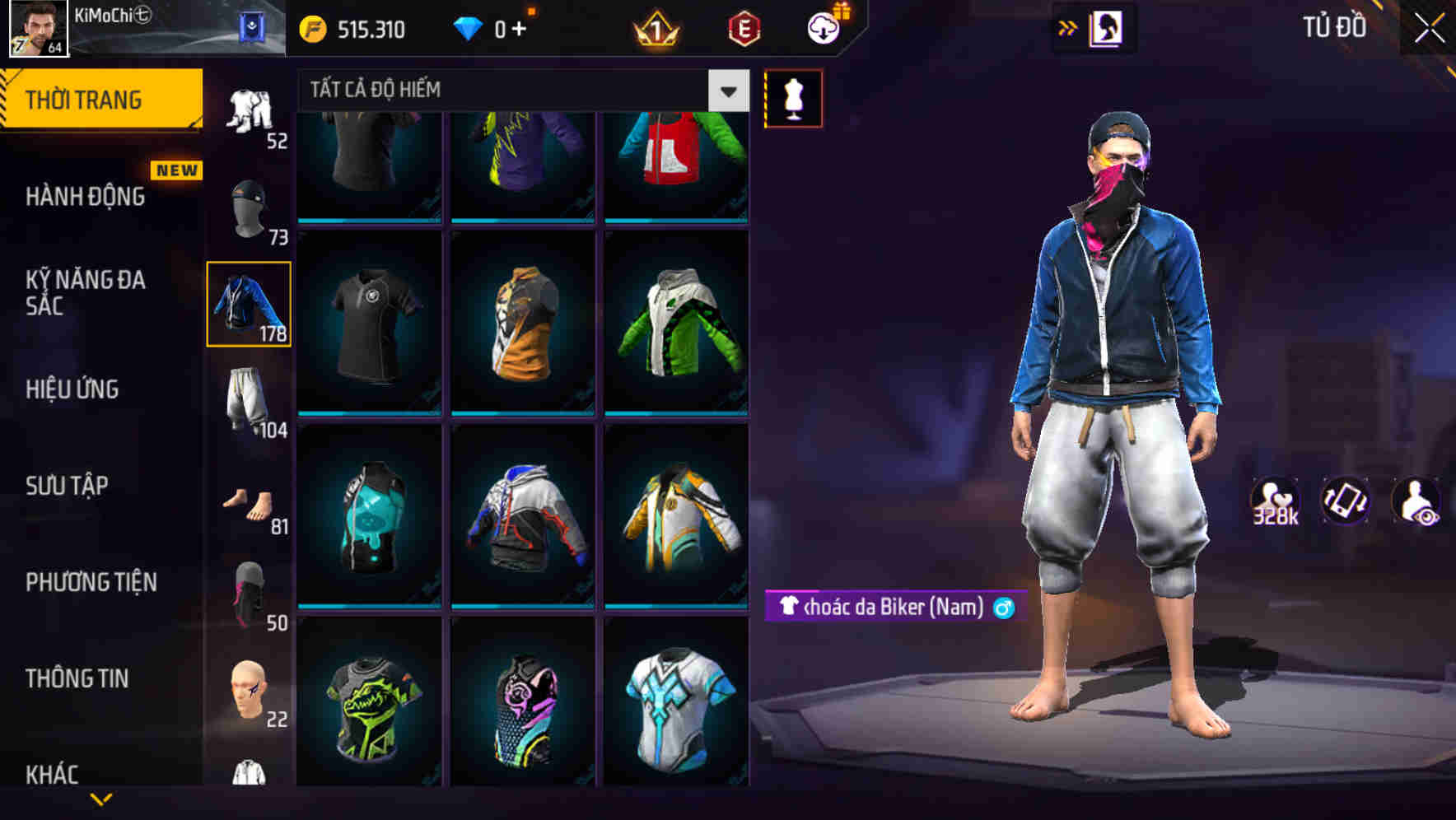The height and width of the screenshot is (820, 1456).
Task: Select the currently equipped jacket slot with 178 items
Action: (249, 303)
